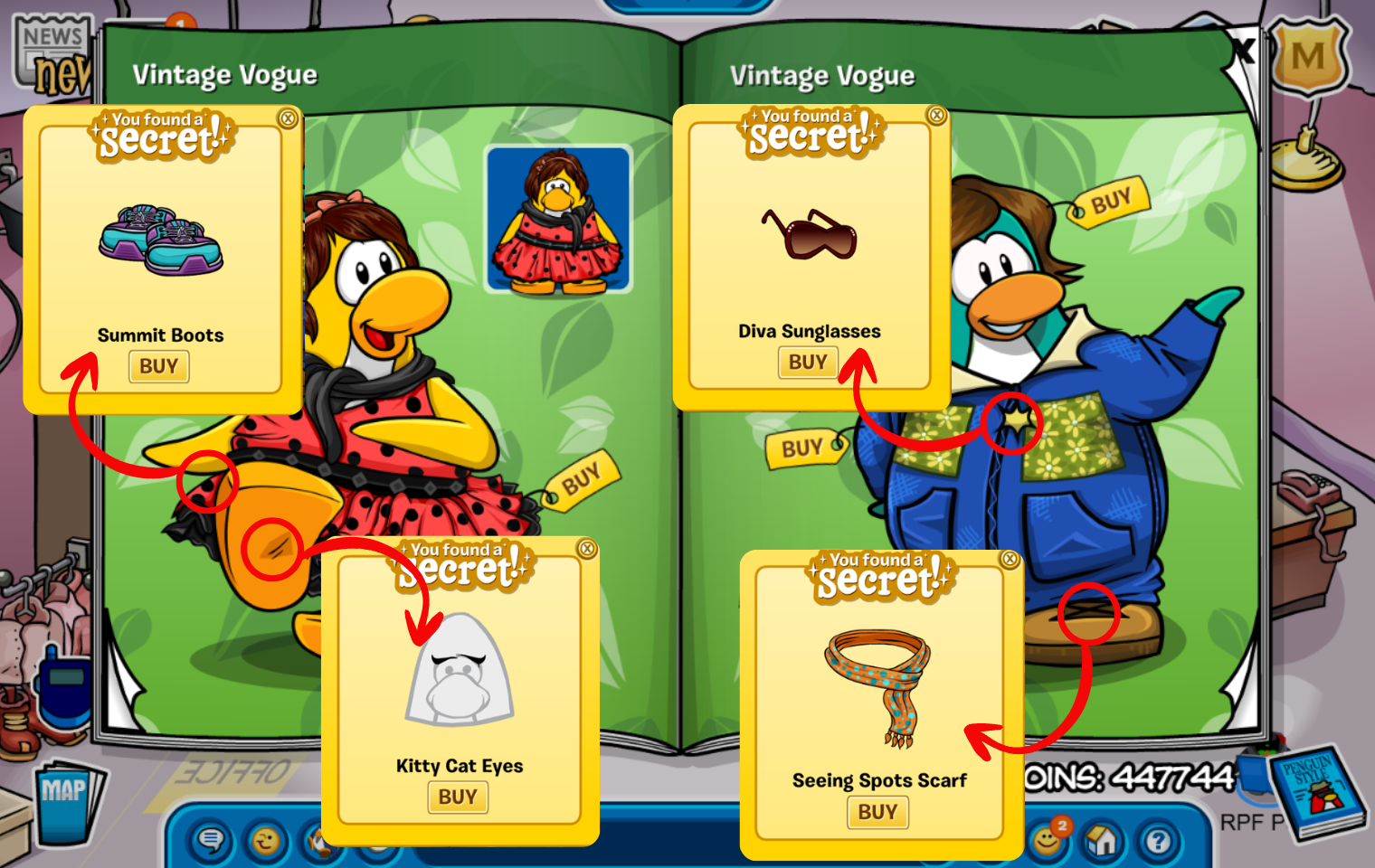Dismiss the Seeing Spots Scarf popup
Screen dimensions: 1375x868
tap(1010, 560)
